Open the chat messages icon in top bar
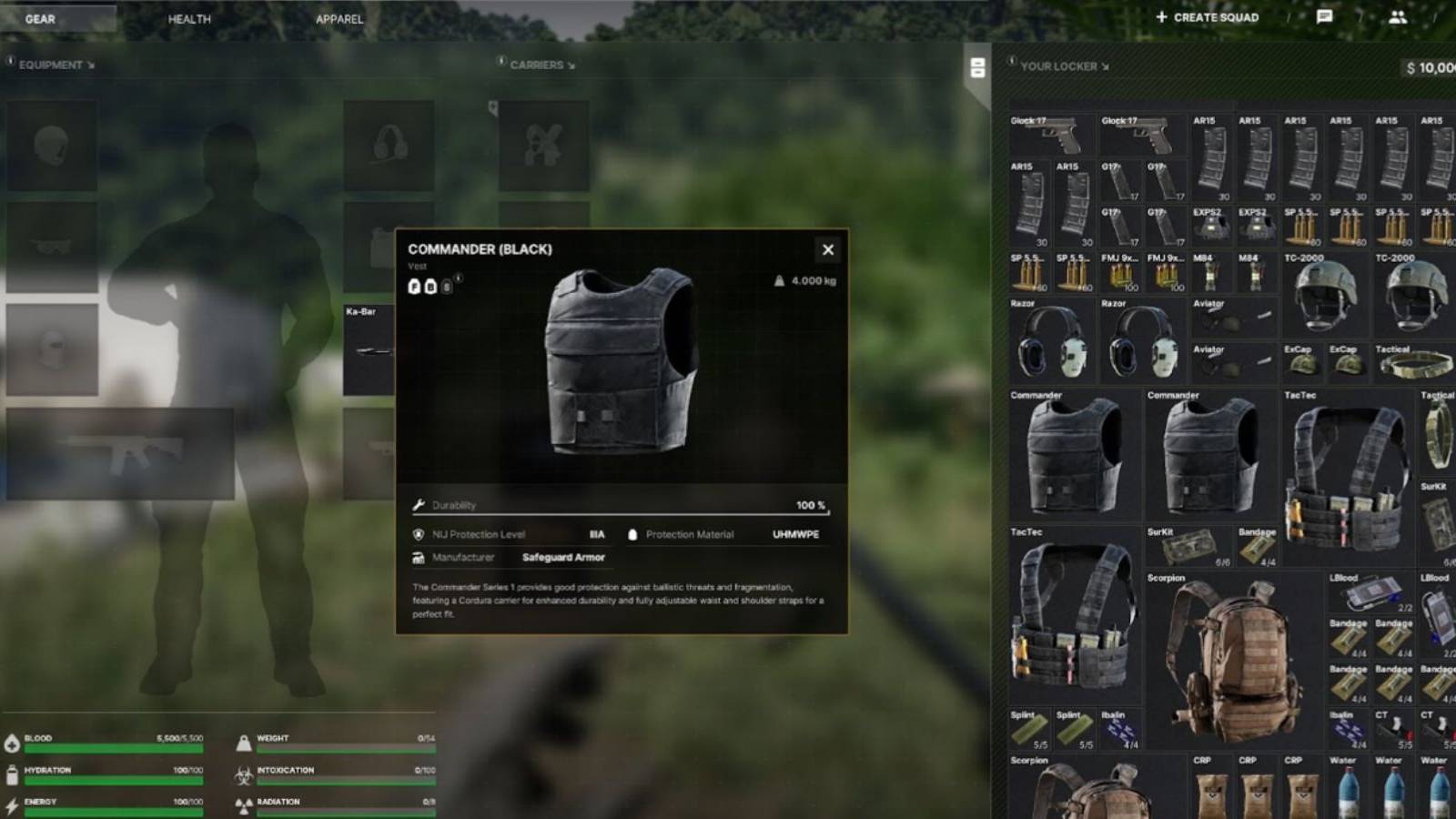The width and height of the screenshot is (1456, 819). [1324, 16]
